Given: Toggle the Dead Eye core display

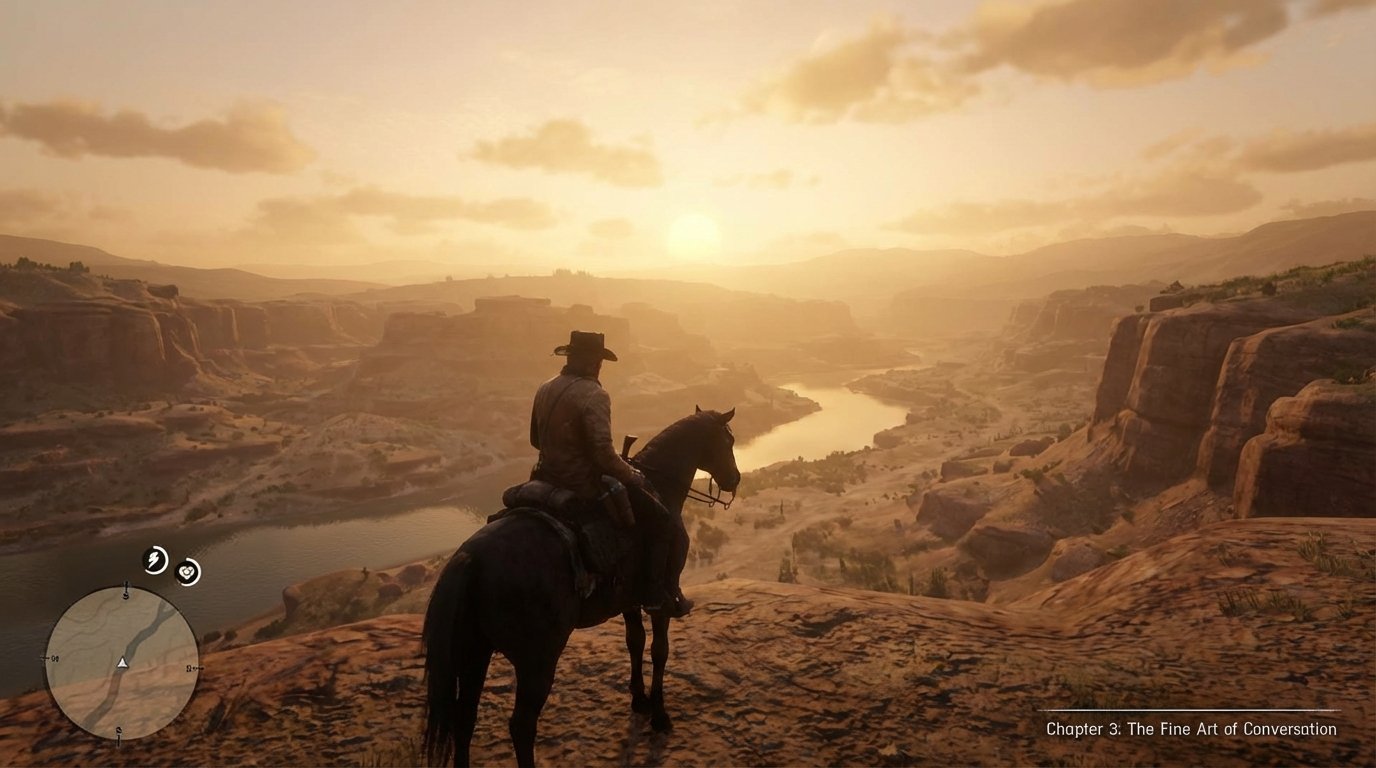Looking at the screenshot, I should [187, 570].
